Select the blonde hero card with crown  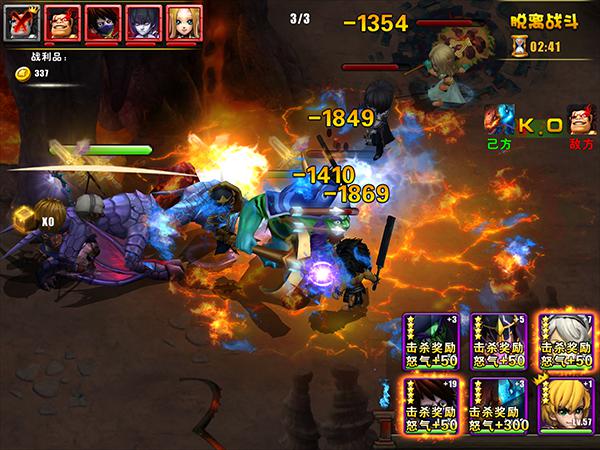point(567,405)
